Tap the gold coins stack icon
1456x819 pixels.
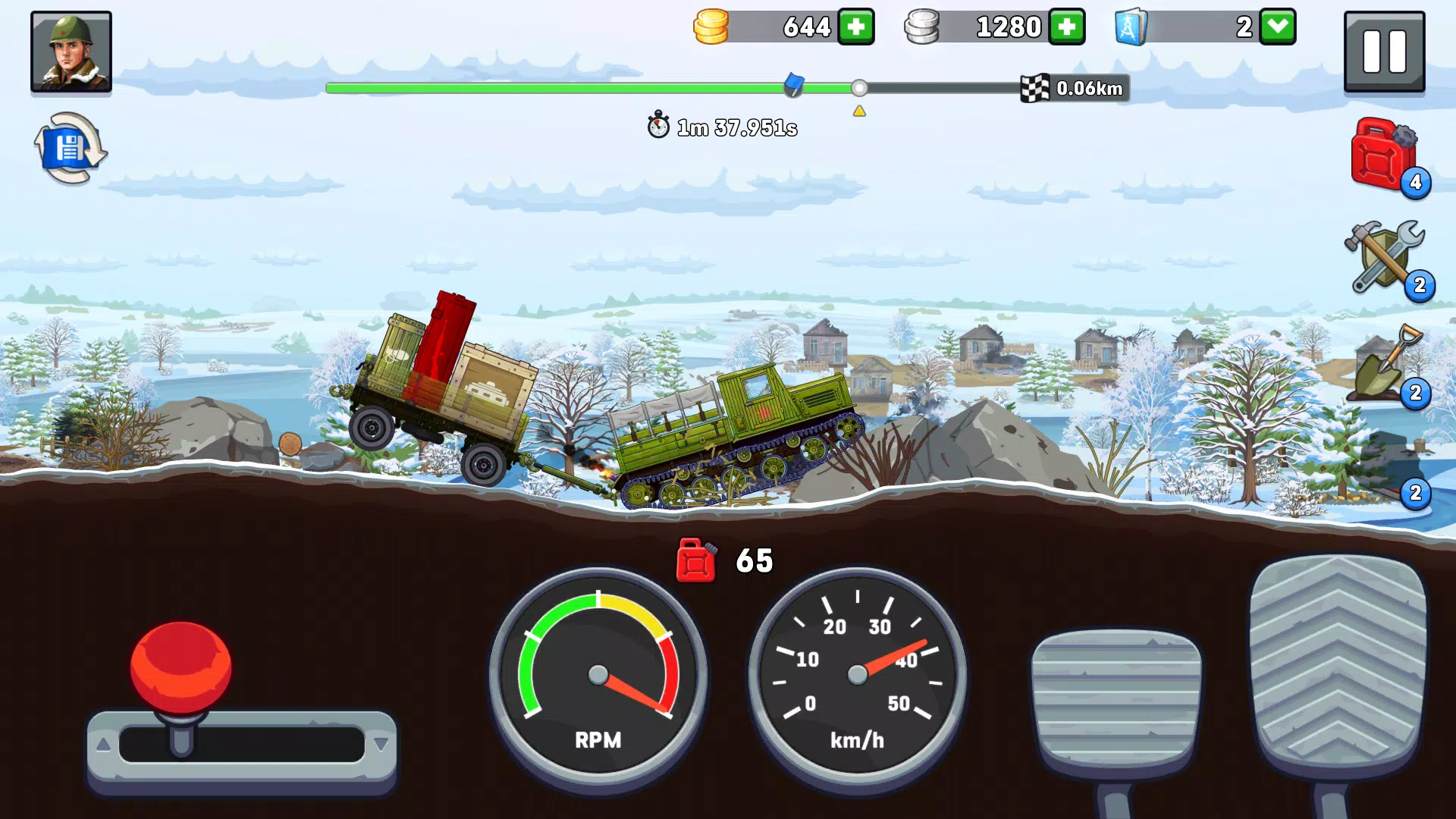tap(711, 27)
